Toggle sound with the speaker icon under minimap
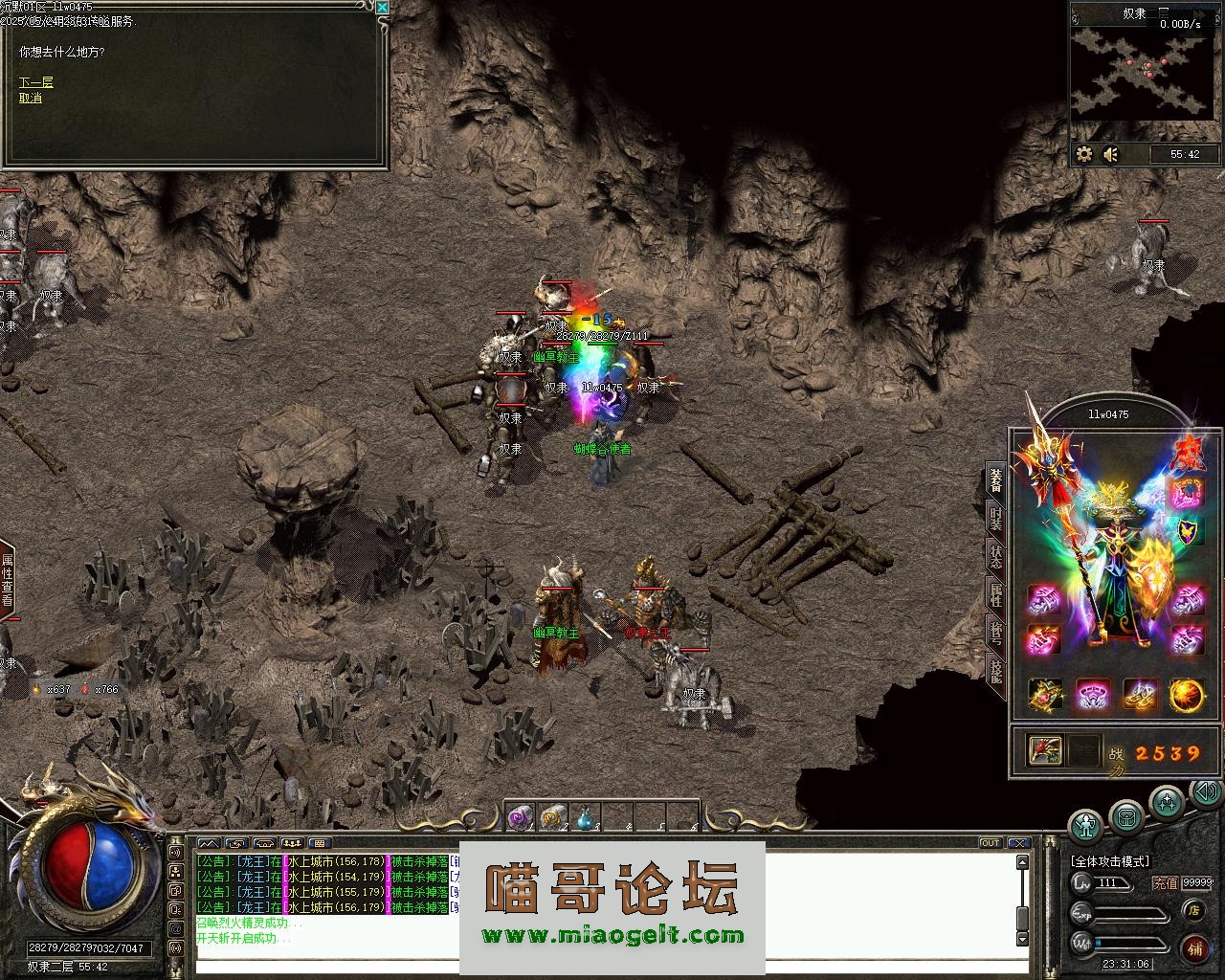 pos(1110,154)
